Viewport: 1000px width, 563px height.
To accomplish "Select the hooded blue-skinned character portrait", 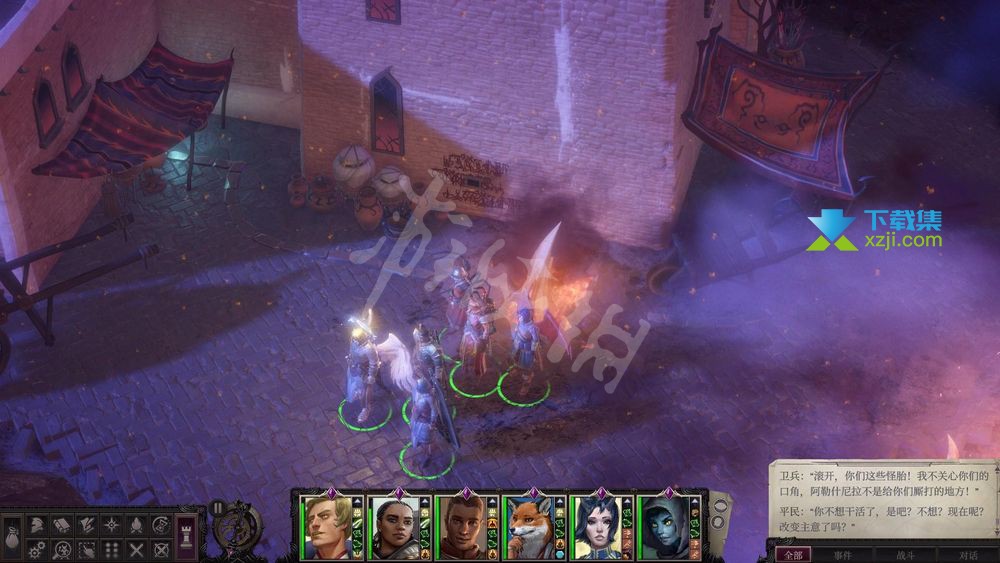I will point(660,526).
